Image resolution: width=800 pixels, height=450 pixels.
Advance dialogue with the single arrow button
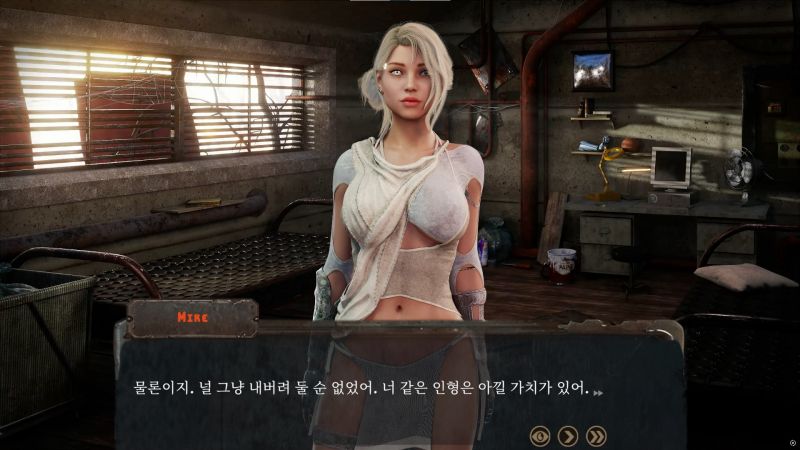(x=568, y=435)
